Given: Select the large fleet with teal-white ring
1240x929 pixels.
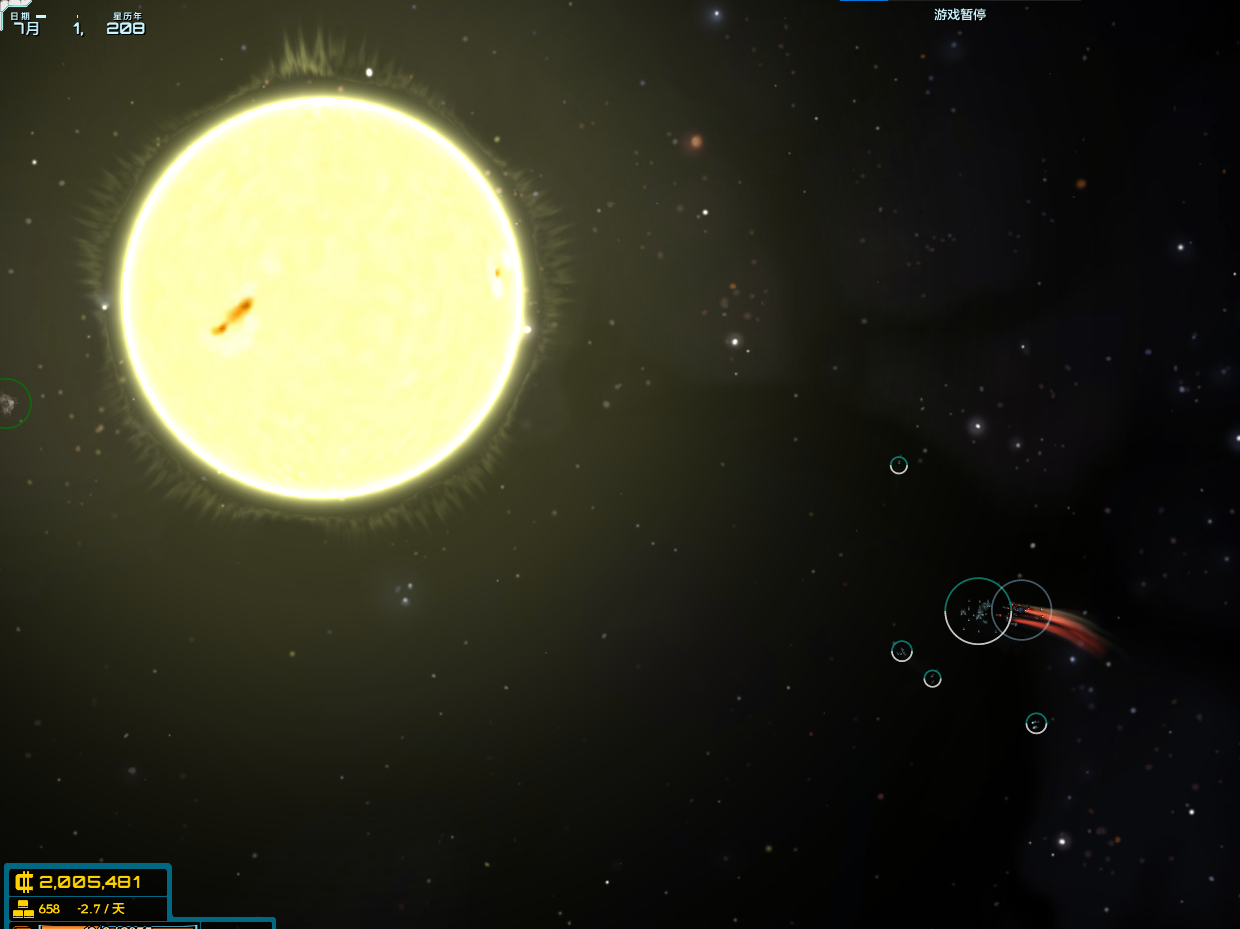Looking at the screenshot, I should pos(977,611).
